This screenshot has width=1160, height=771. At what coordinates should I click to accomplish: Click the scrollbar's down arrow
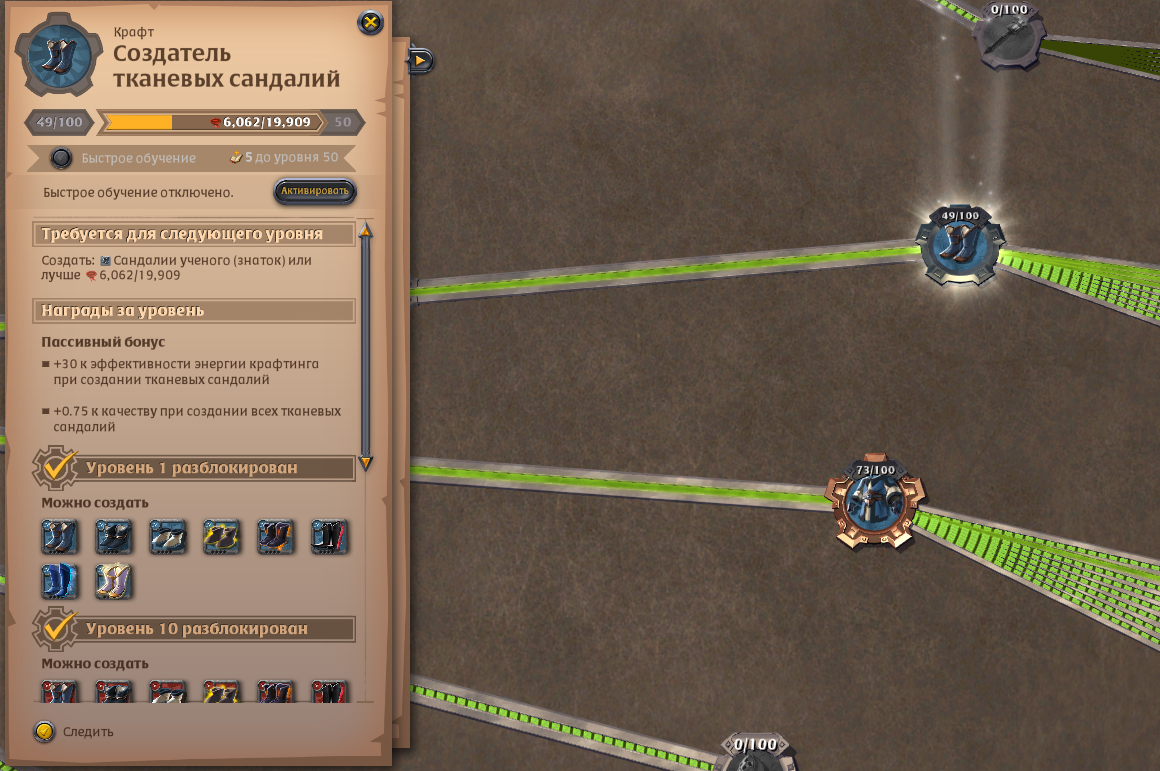coord(366,462)
